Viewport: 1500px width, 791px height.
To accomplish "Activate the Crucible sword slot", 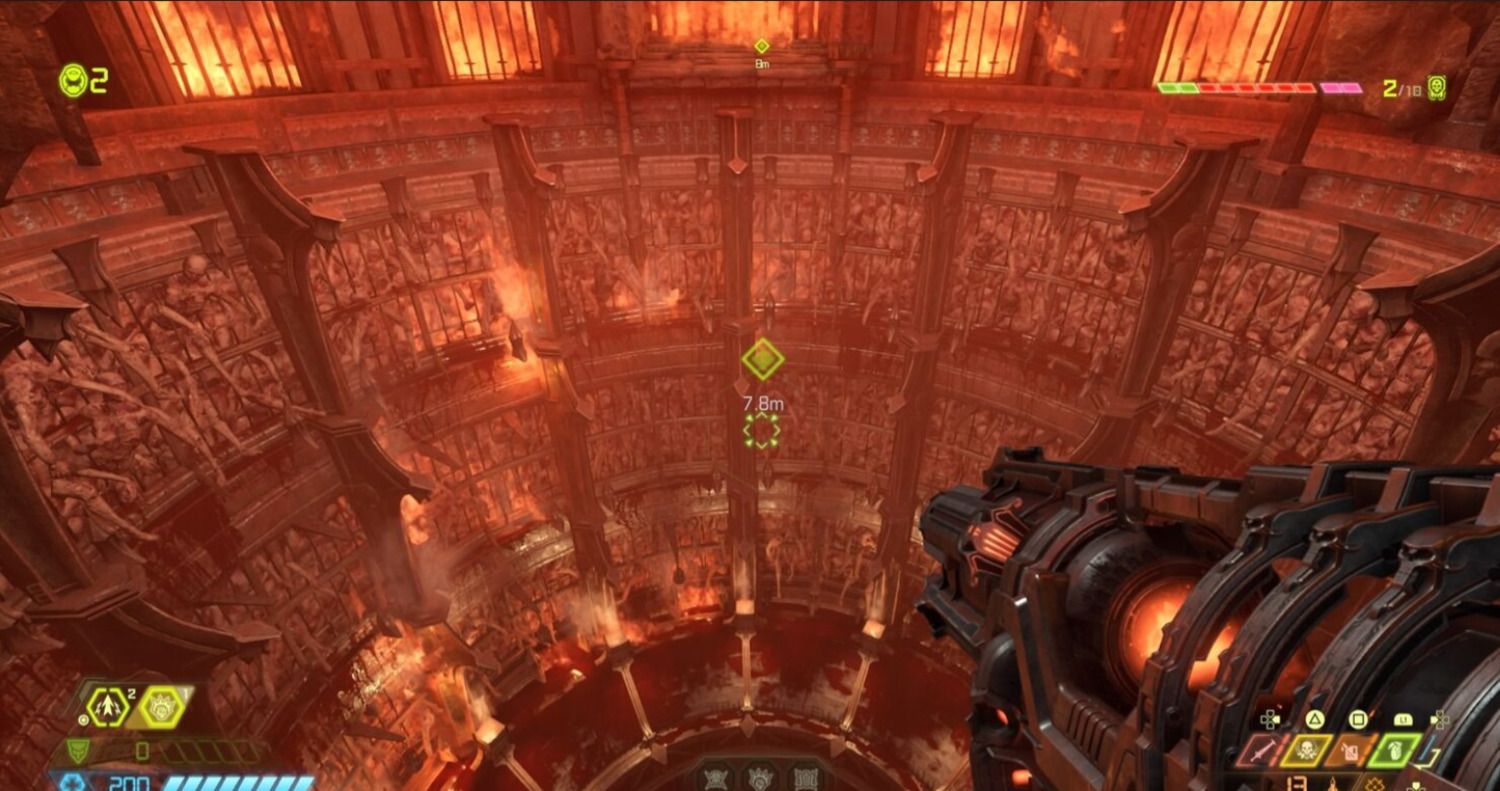I will click(1259, 751).
